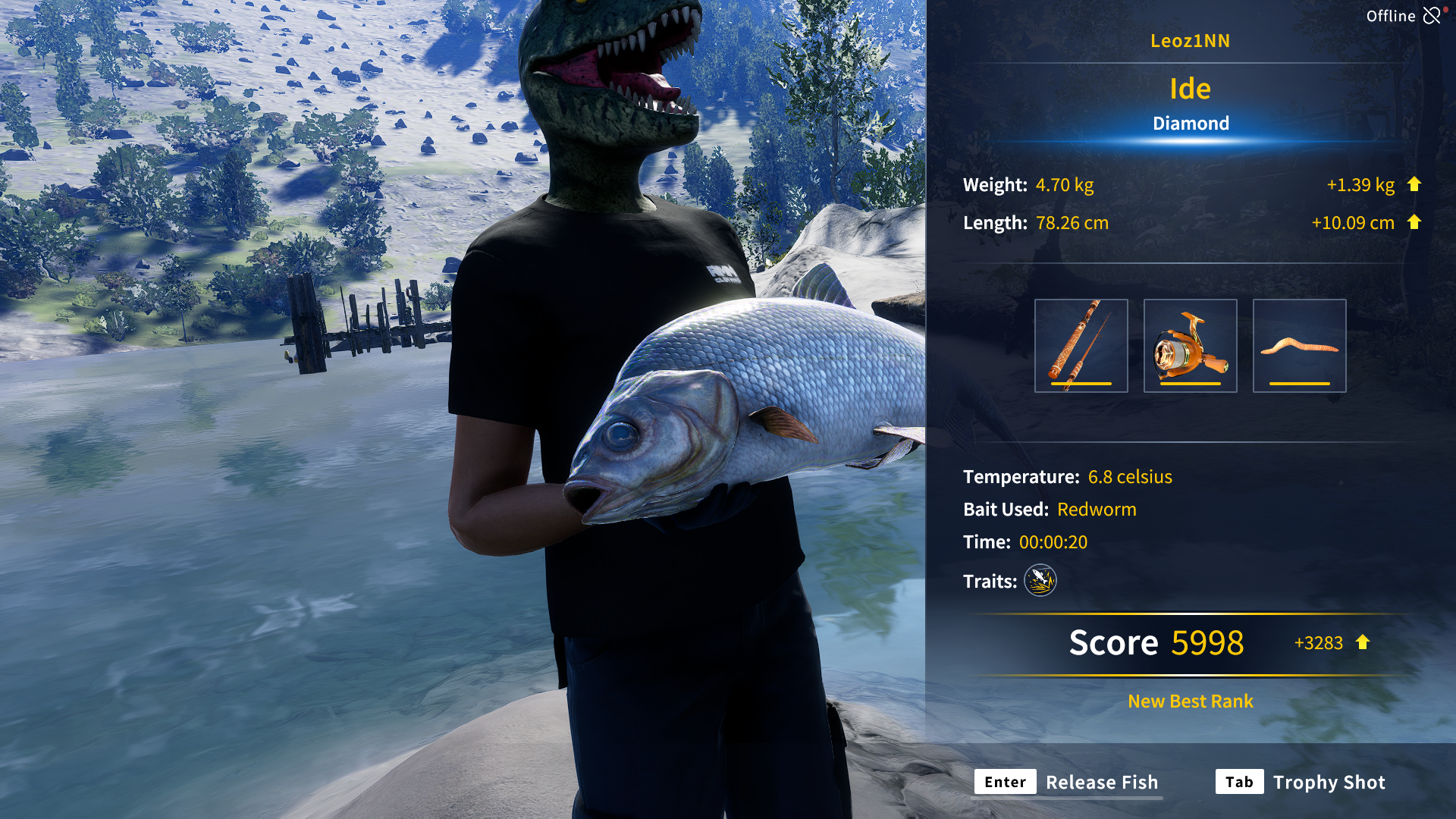
Task: Select the Redworm bait slot
Action: click(1299, 346)
